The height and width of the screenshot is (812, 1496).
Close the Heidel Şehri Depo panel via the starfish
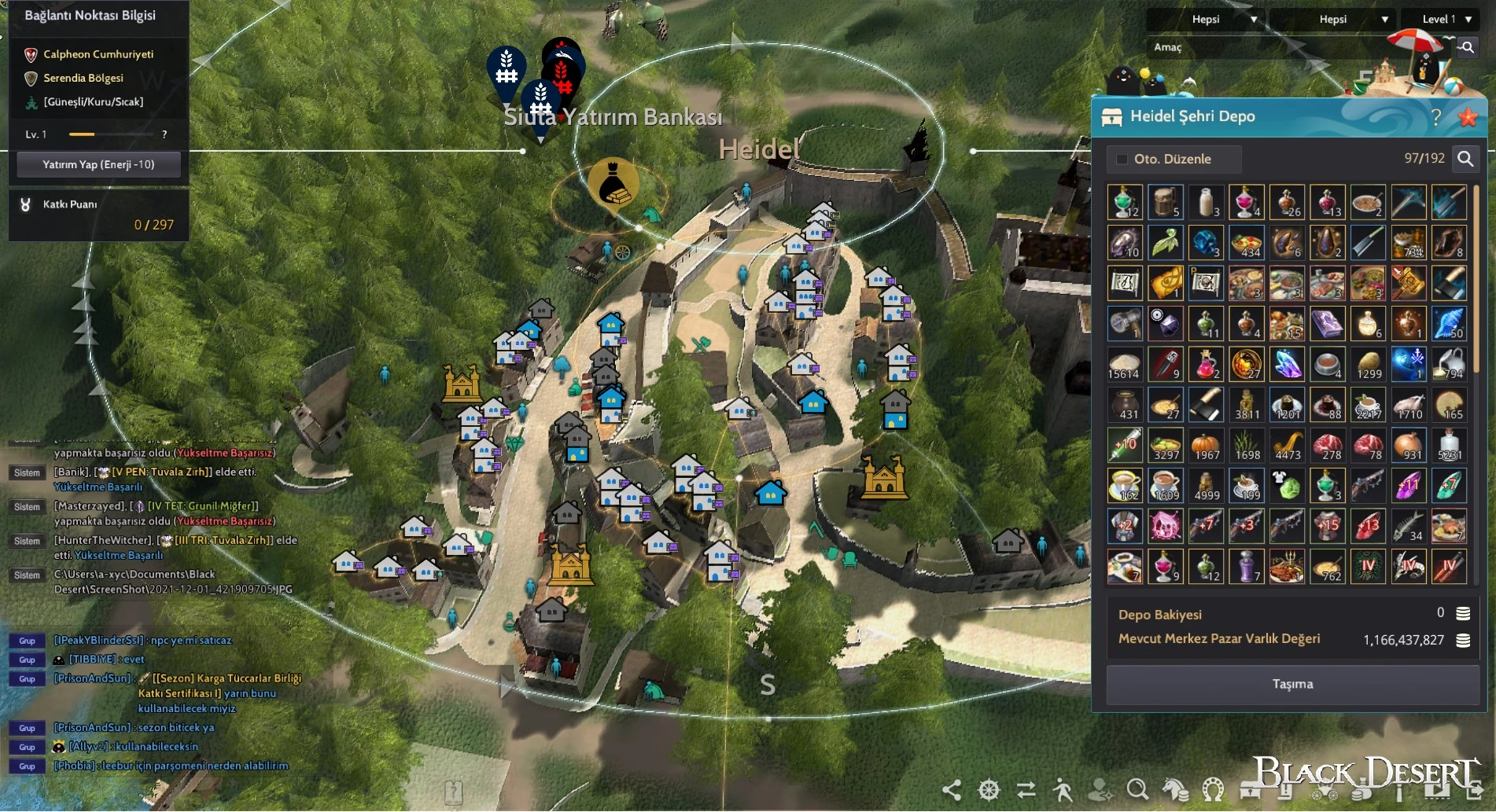pyautogui.click(x=1467, y=117)
